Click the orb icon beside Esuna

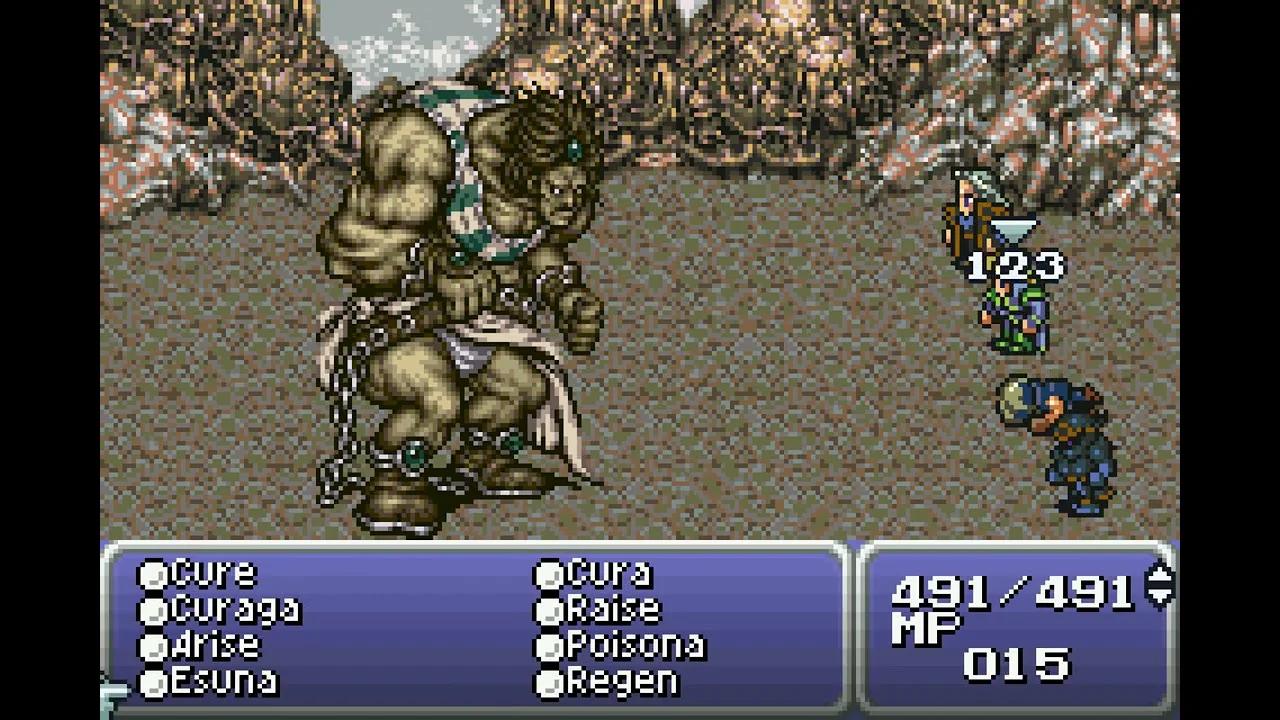(152, 682)
